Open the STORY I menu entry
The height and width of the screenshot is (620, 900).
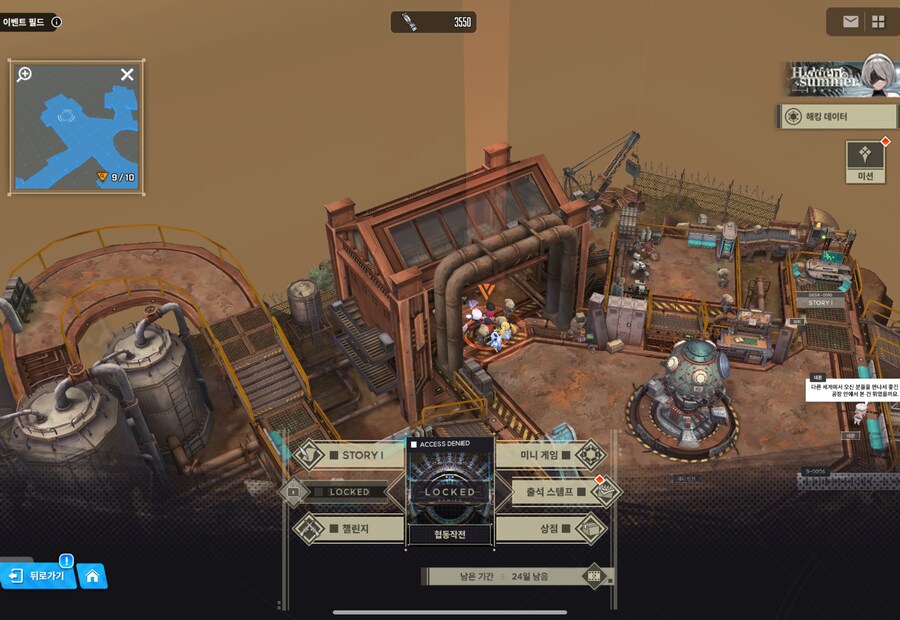click(x=348, y=456)
